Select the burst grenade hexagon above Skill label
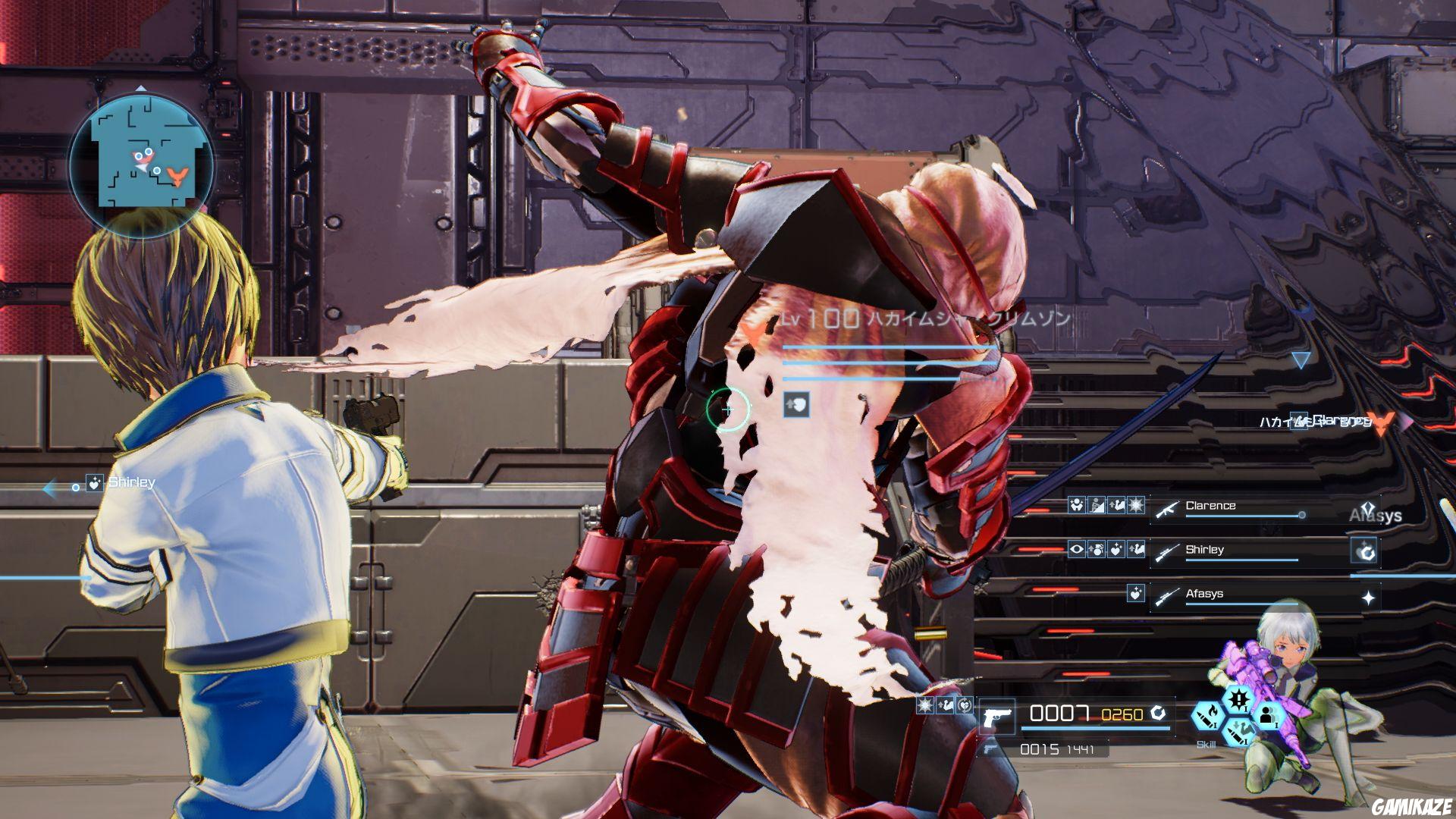The image size is (1456, 819). tap(1238, 699)
